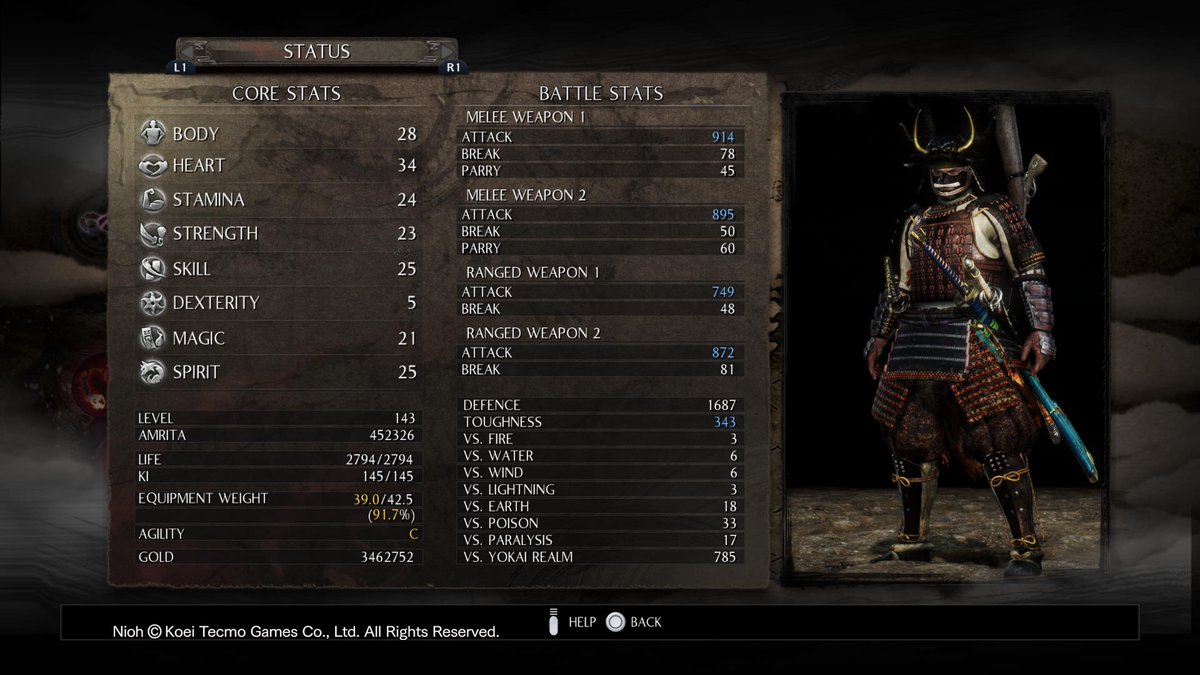The image size is (1200, 675).
Task: Select the Dexterity stat entry
Action: (277, 303)
